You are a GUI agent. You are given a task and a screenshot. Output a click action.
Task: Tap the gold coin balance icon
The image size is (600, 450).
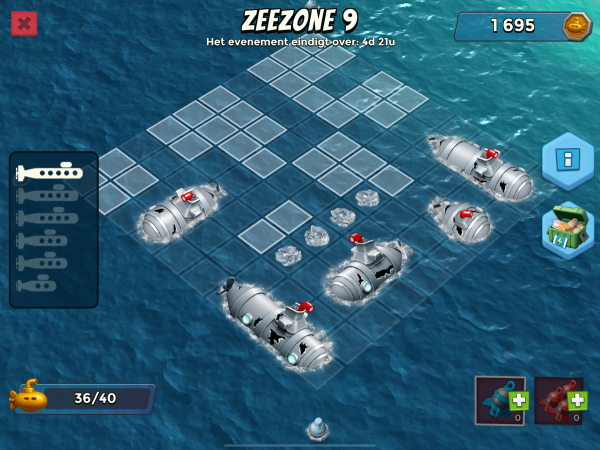pos(576,26)
